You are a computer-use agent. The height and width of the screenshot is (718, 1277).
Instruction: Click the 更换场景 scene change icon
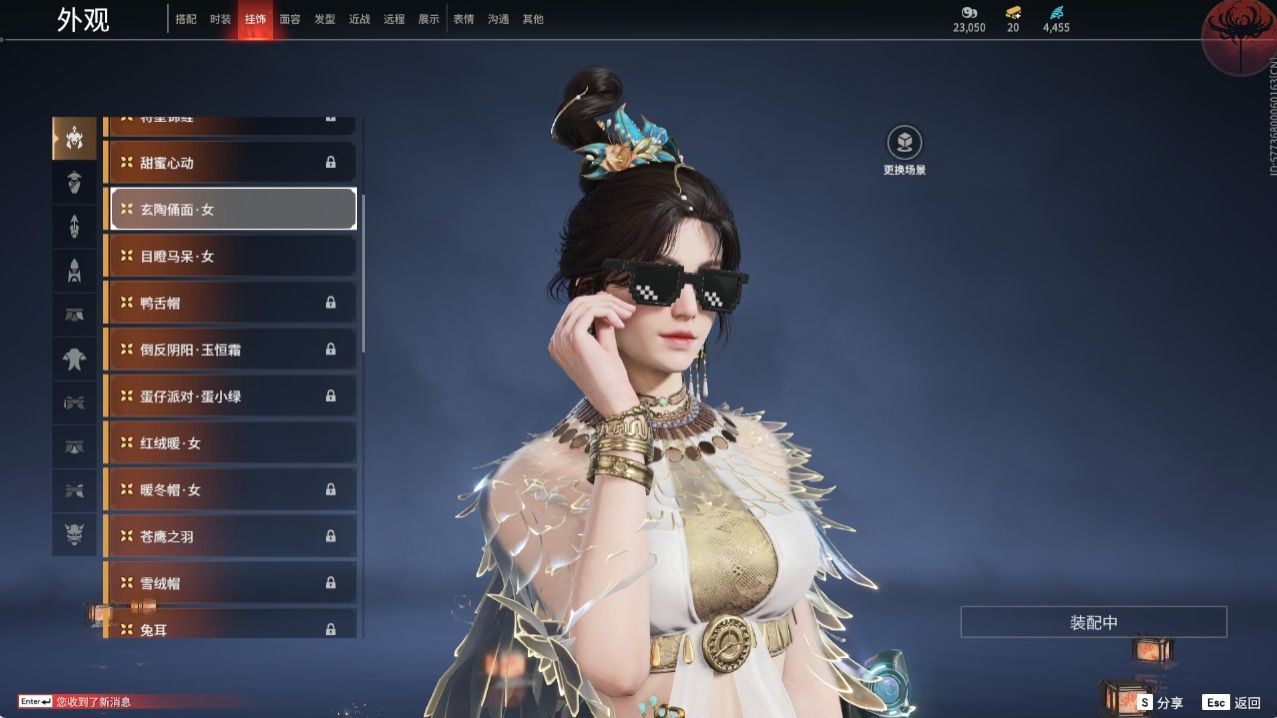904,143
